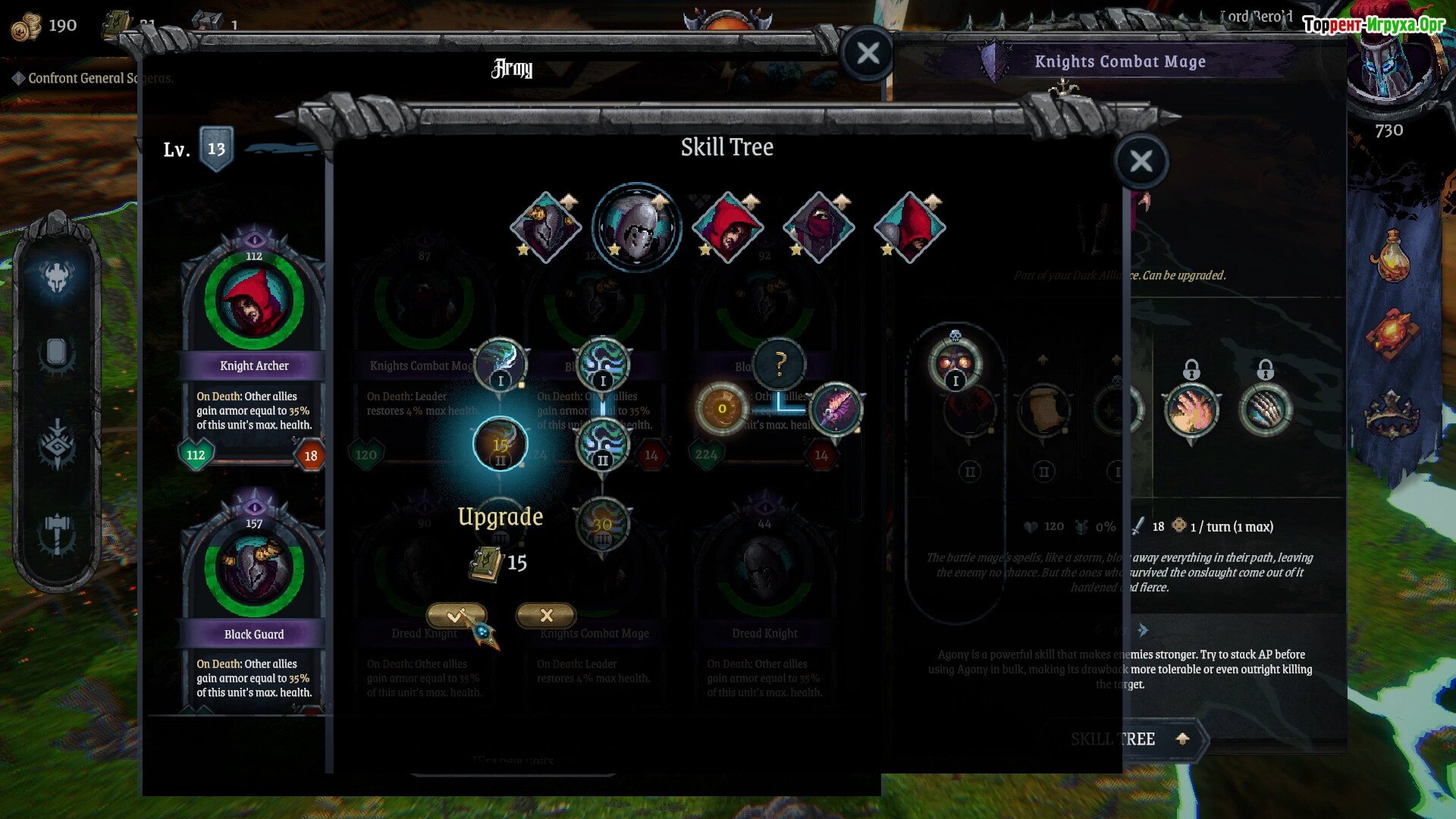
Task: Select the Black Guard unit card
Action: pos(253,599)
